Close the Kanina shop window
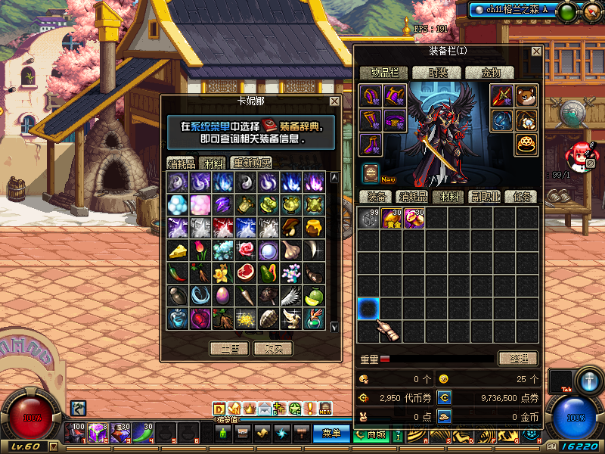 pos(334,102)
